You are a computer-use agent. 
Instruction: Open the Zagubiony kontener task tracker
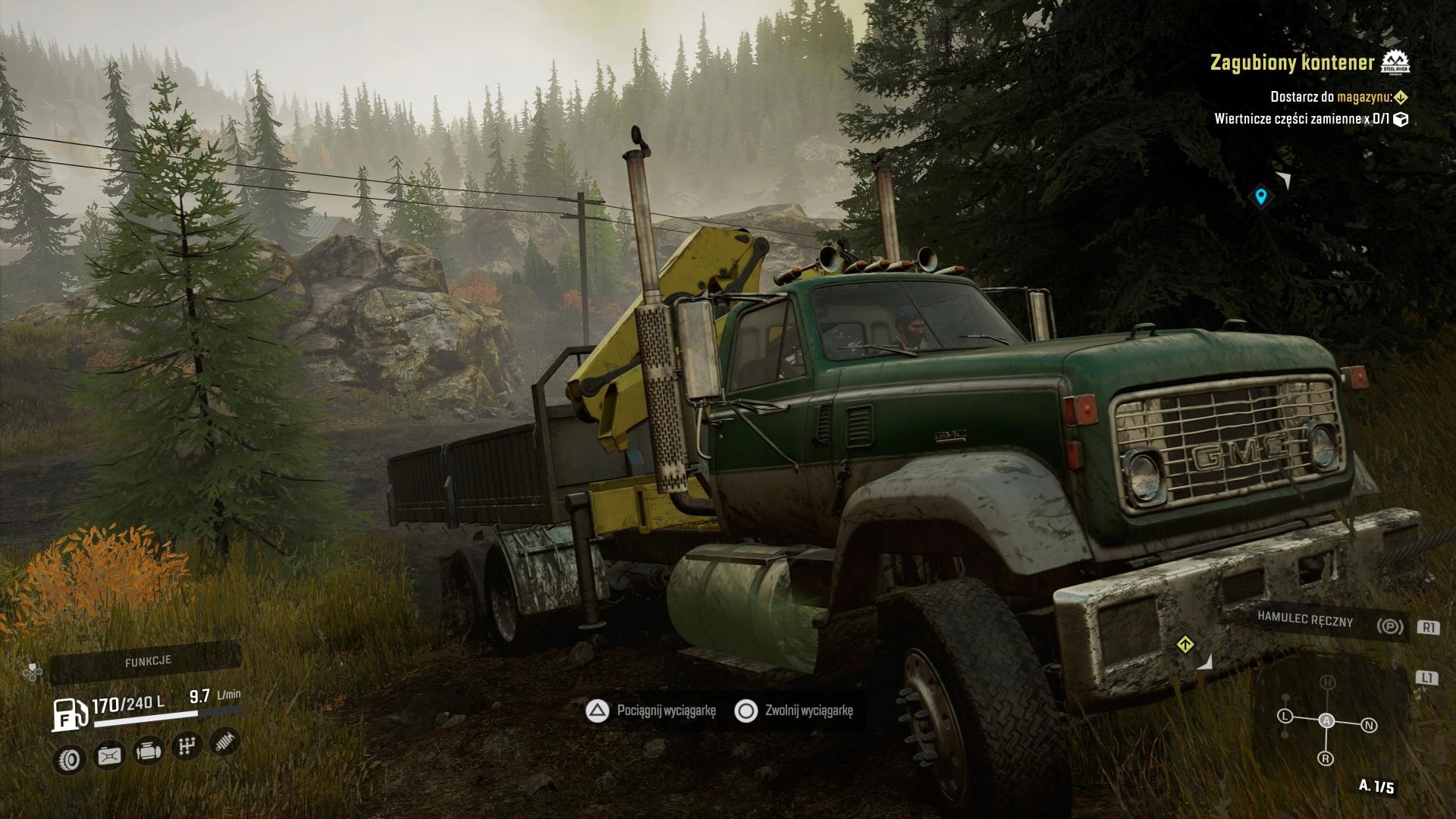pyautogui.click(x=1291, y=63)
